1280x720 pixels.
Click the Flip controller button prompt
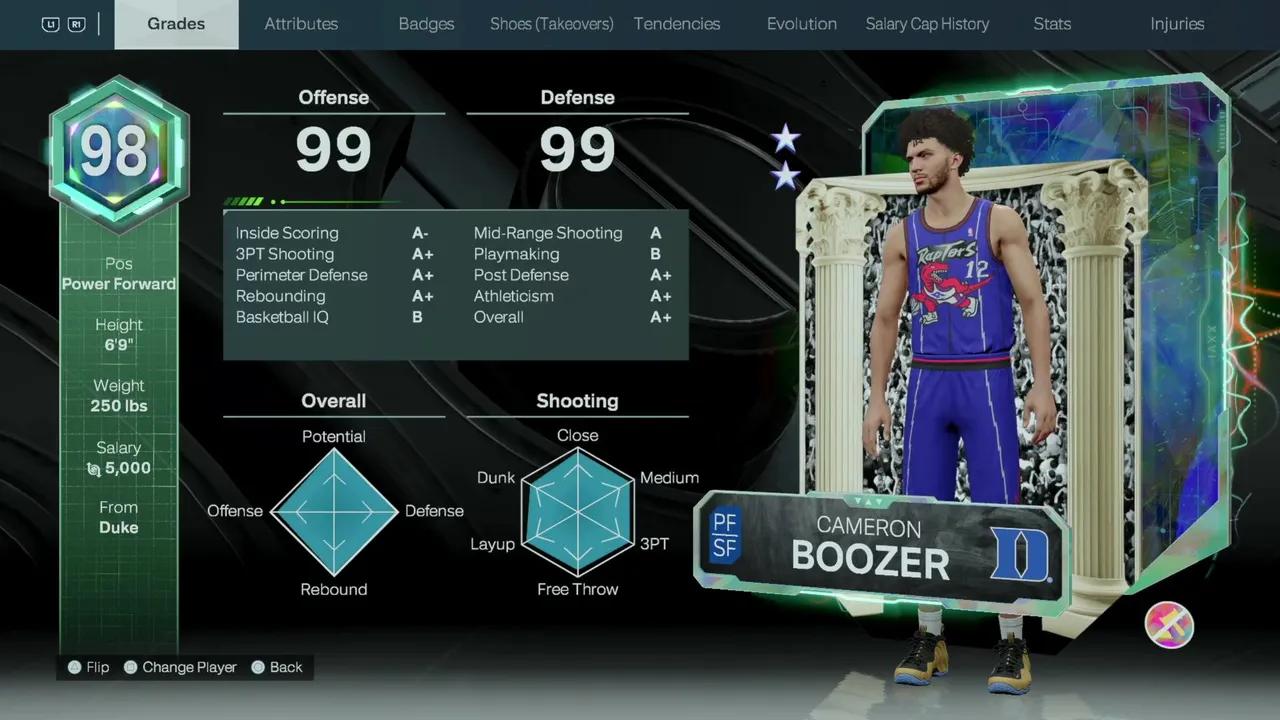[x=87, y=667]
